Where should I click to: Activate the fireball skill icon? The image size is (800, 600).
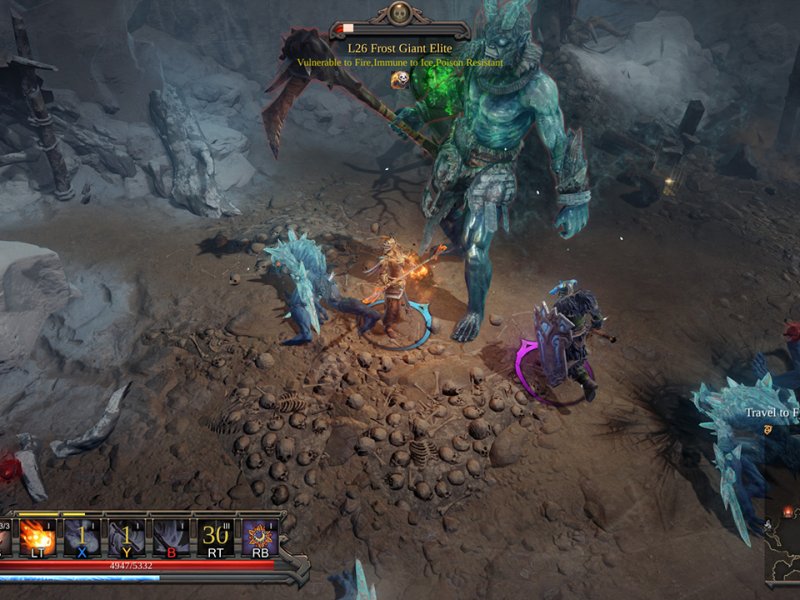[x=38, y=536]
